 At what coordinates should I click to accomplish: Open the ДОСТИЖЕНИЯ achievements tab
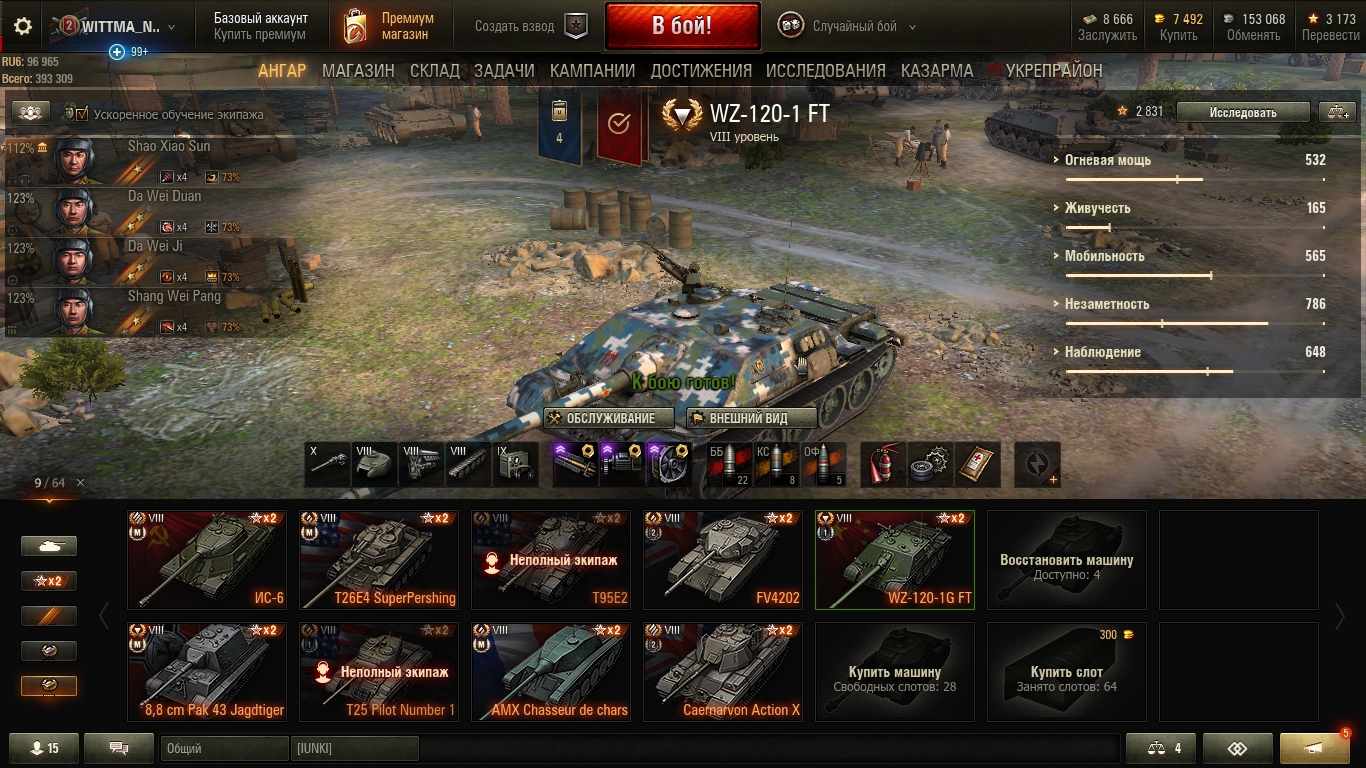(700, 71)
